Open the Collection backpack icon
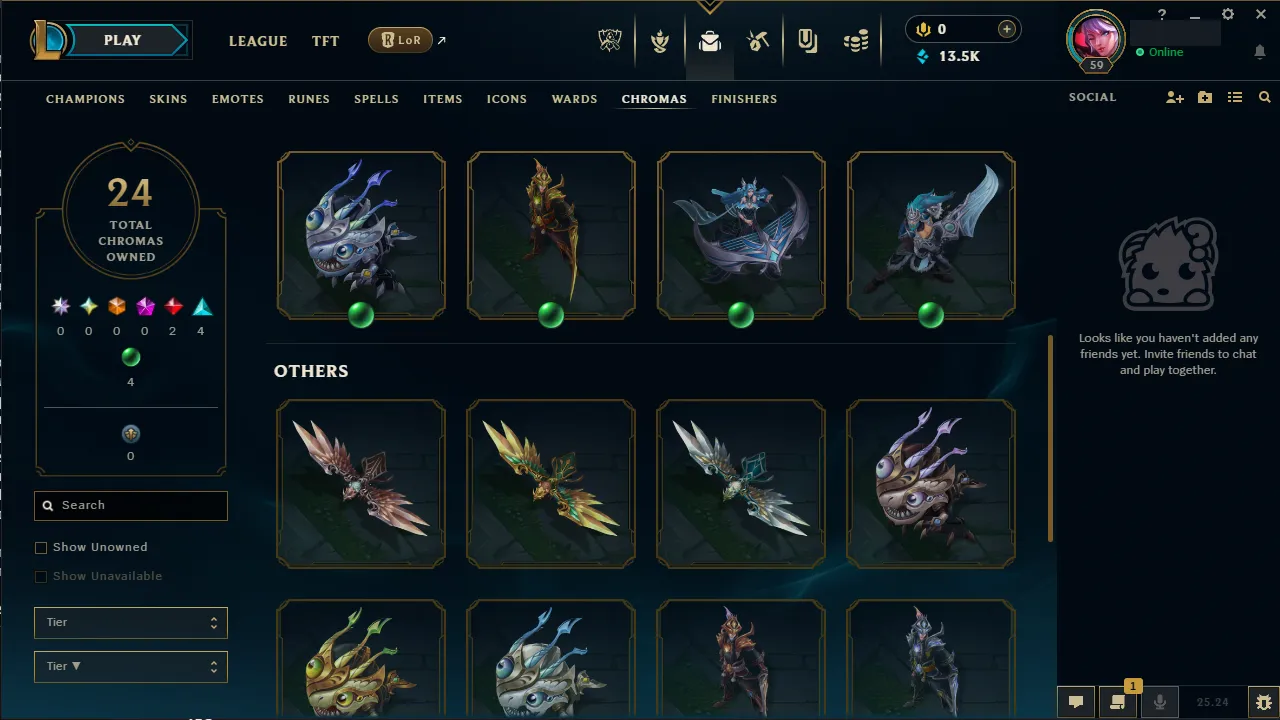 [x=710, y=40]
